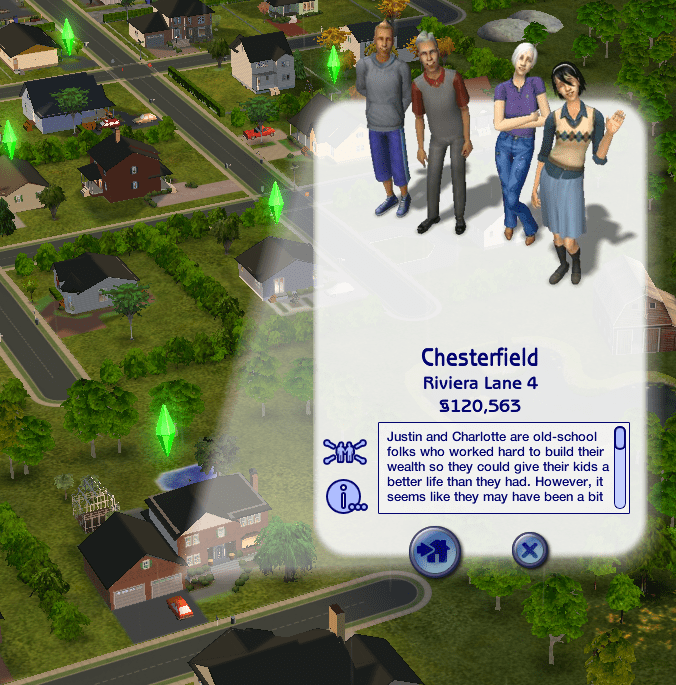
Task: Enter the Chesterfield household lot
Action: click(x=435, y=552)
